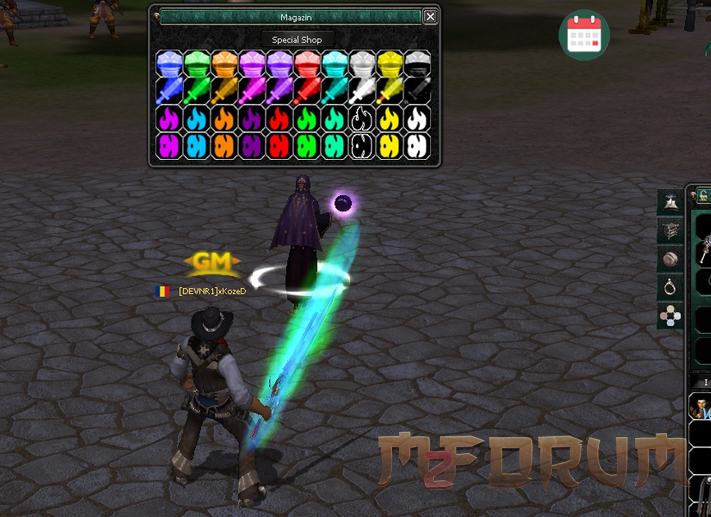This screenshot has width=711, height=517.
Task: Open the treasure chest side icon
Action: 670,231
